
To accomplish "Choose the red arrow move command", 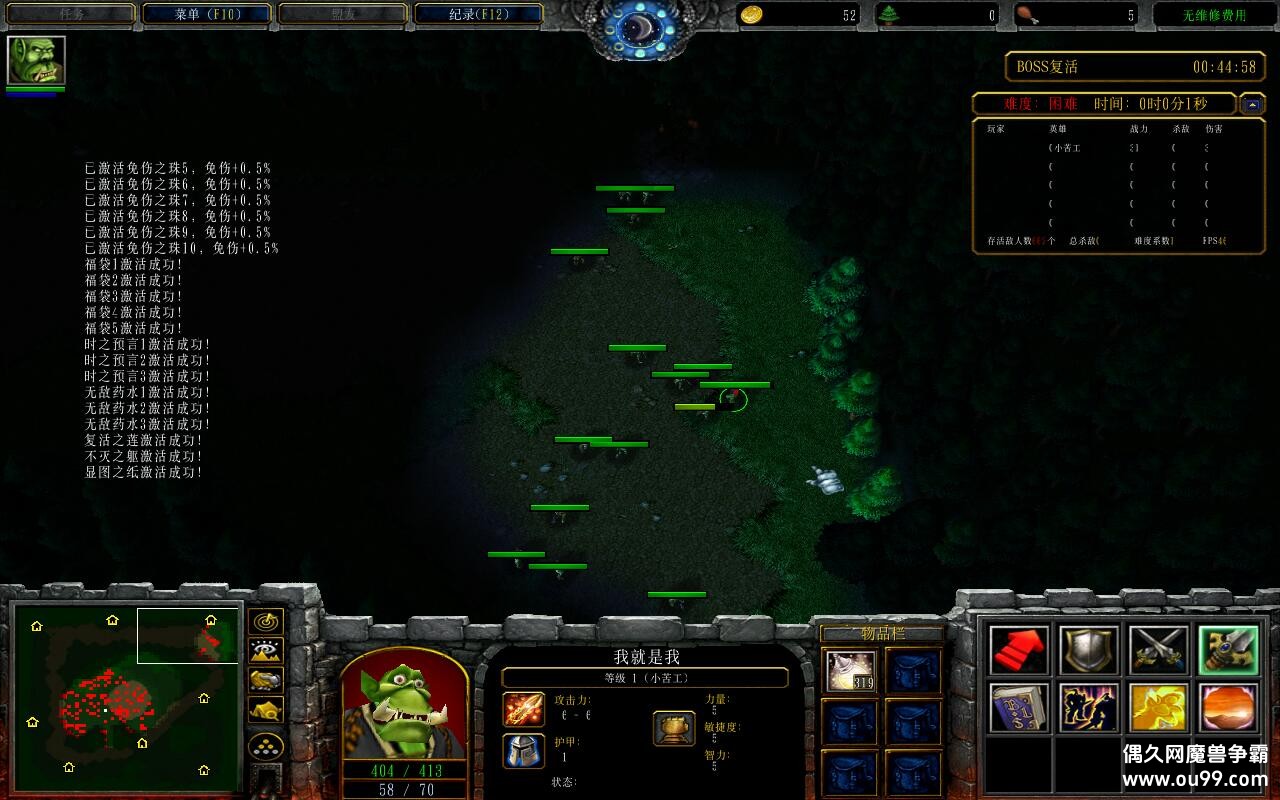I will (1020, 651).
